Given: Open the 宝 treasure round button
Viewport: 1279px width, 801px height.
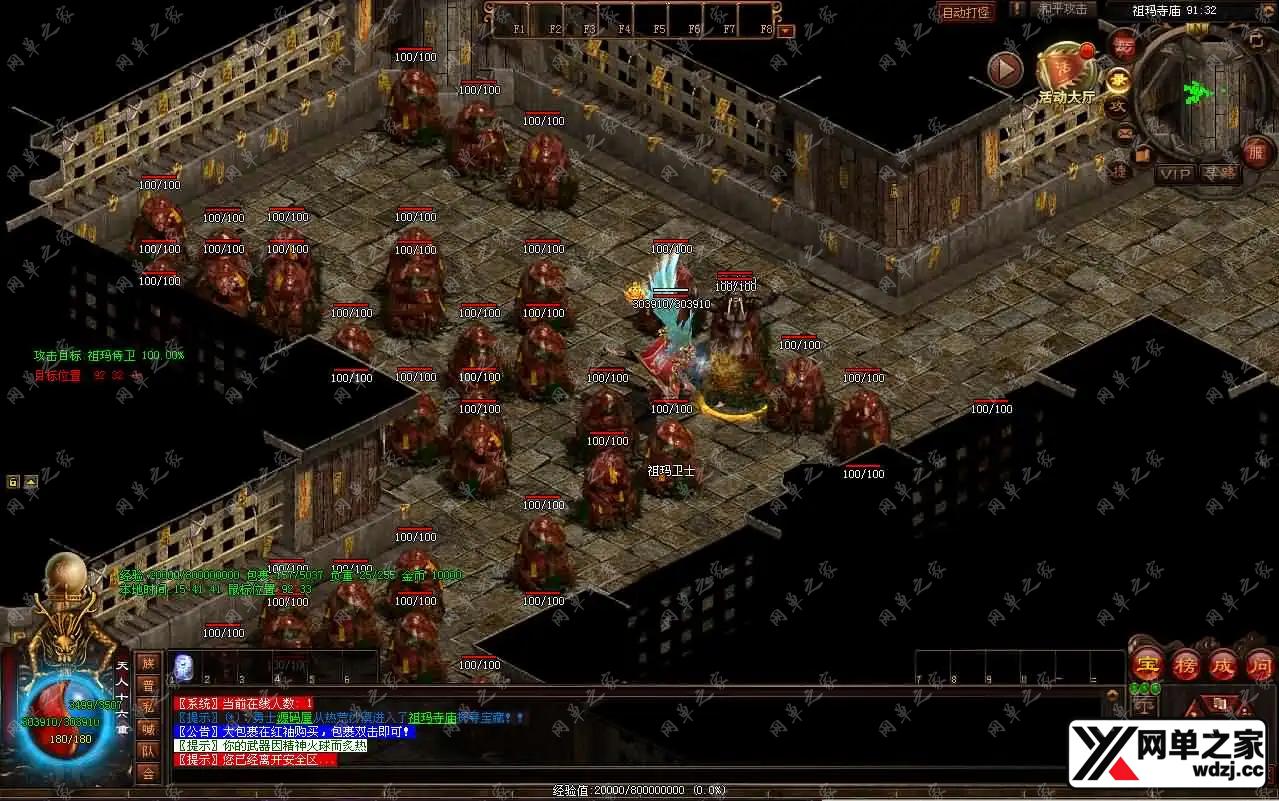Looking at the screenshot, I should (x=1146, y=663).
